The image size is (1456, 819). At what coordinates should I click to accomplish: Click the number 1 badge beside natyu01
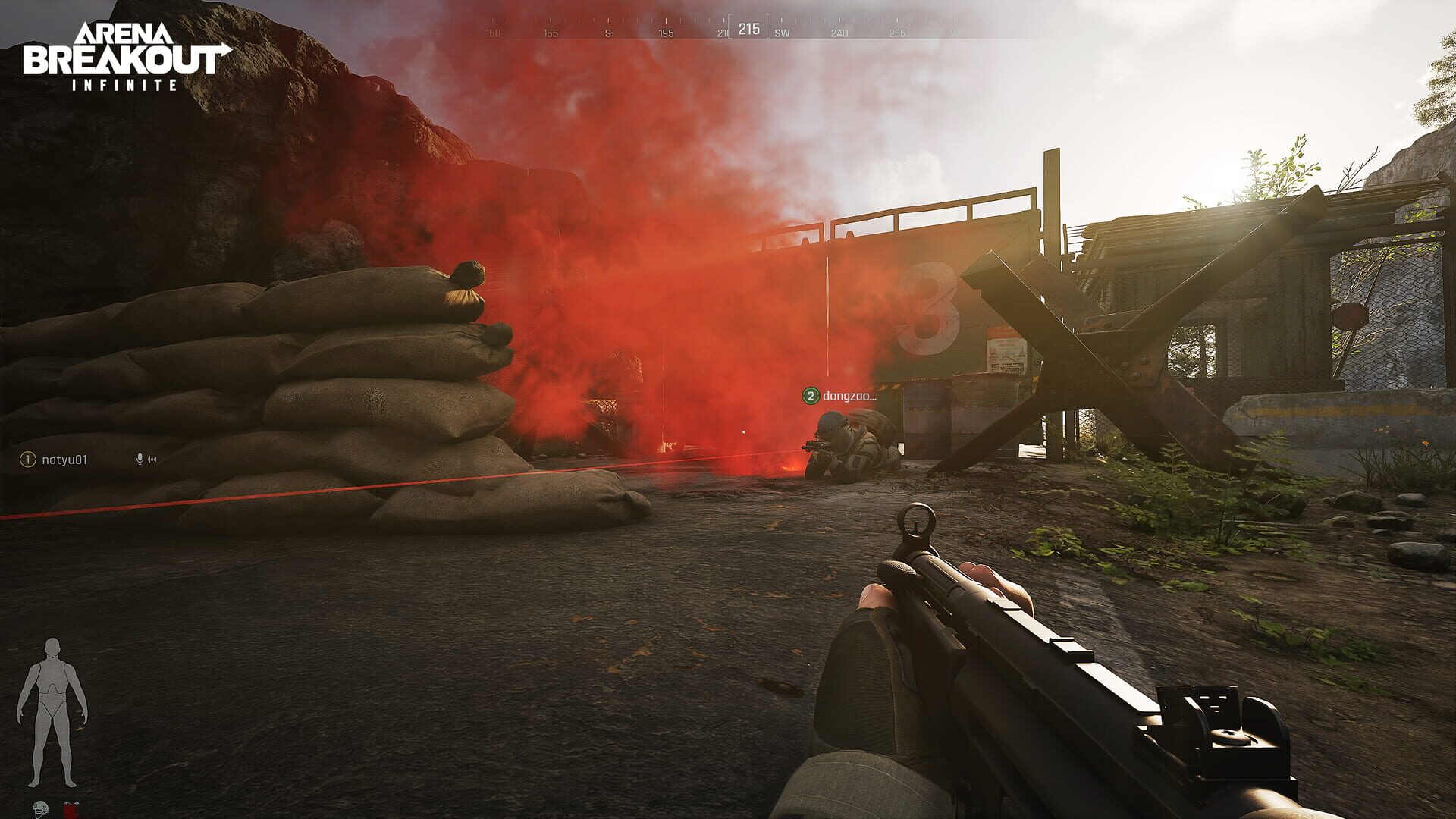[28, 459]
